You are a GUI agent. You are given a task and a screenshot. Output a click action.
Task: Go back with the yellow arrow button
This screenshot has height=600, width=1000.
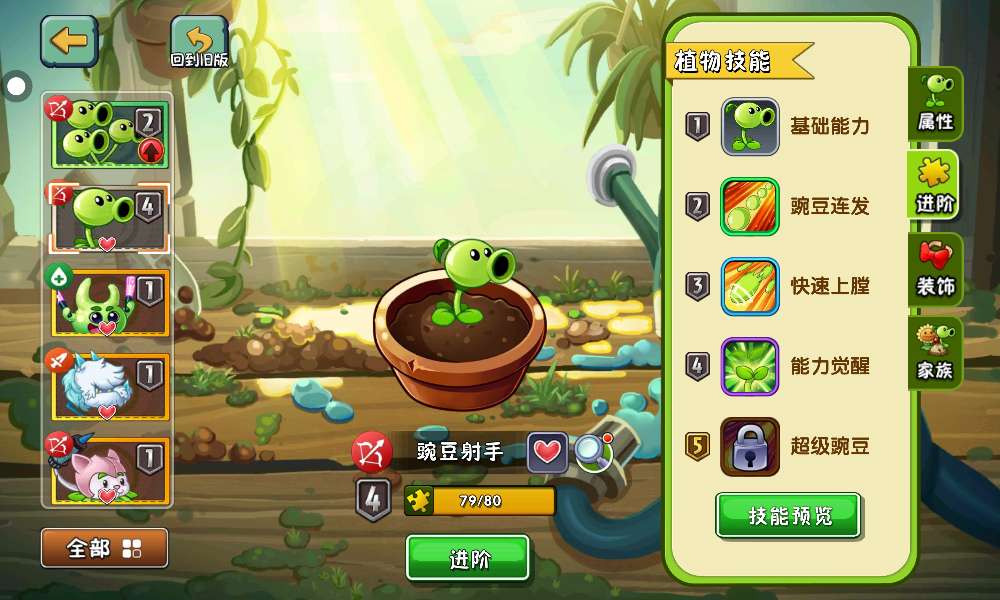[x=69, y=41]
